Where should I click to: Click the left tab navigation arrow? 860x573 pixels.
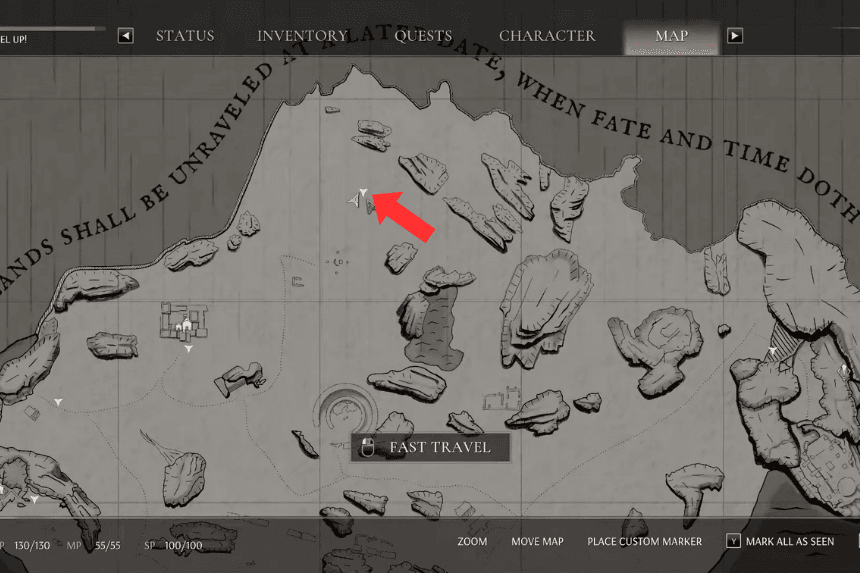point(126,36)
